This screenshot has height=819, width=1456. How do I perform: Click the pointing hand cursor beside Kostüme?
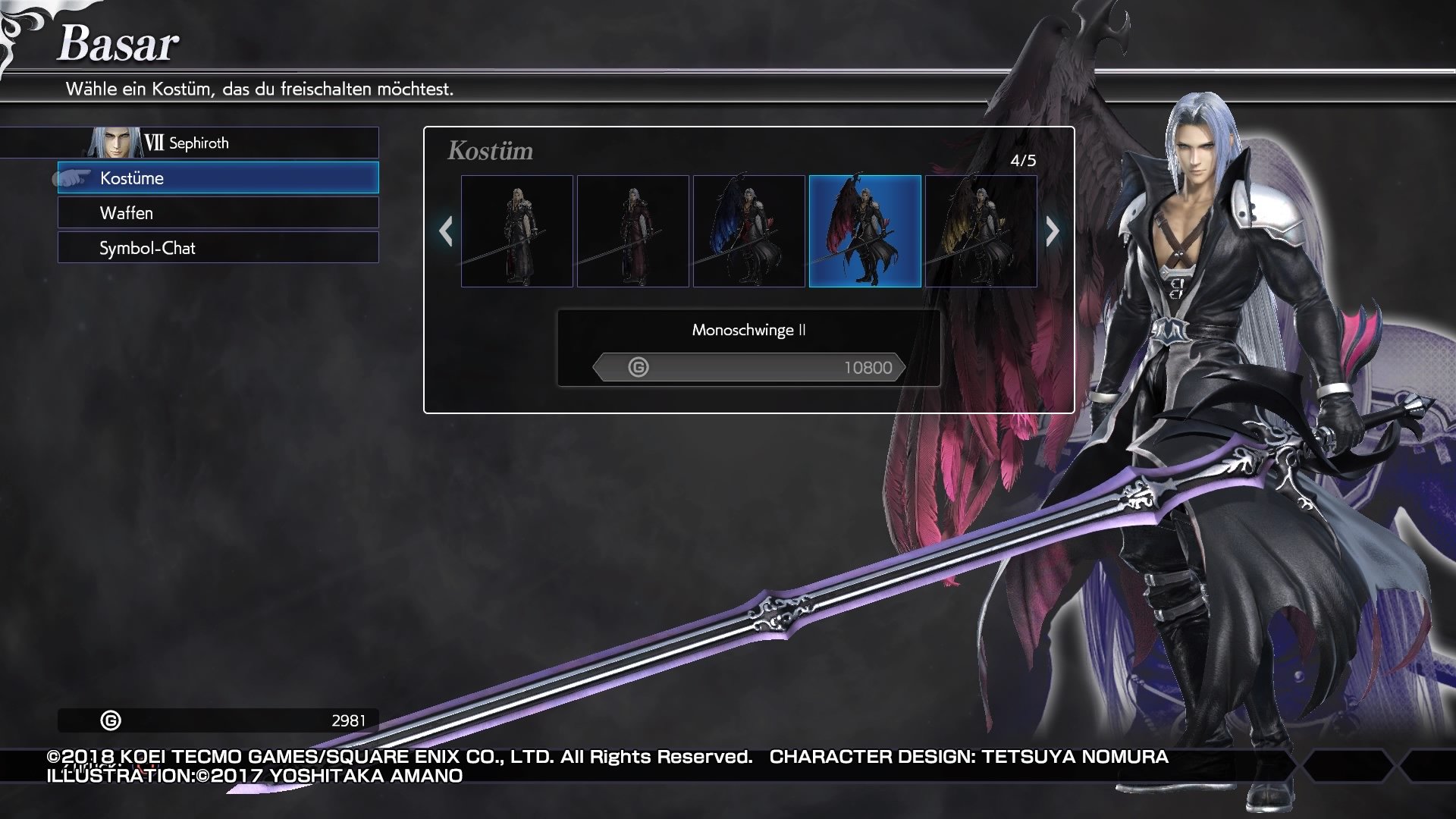pyautogui.click(x=72, y=180)
